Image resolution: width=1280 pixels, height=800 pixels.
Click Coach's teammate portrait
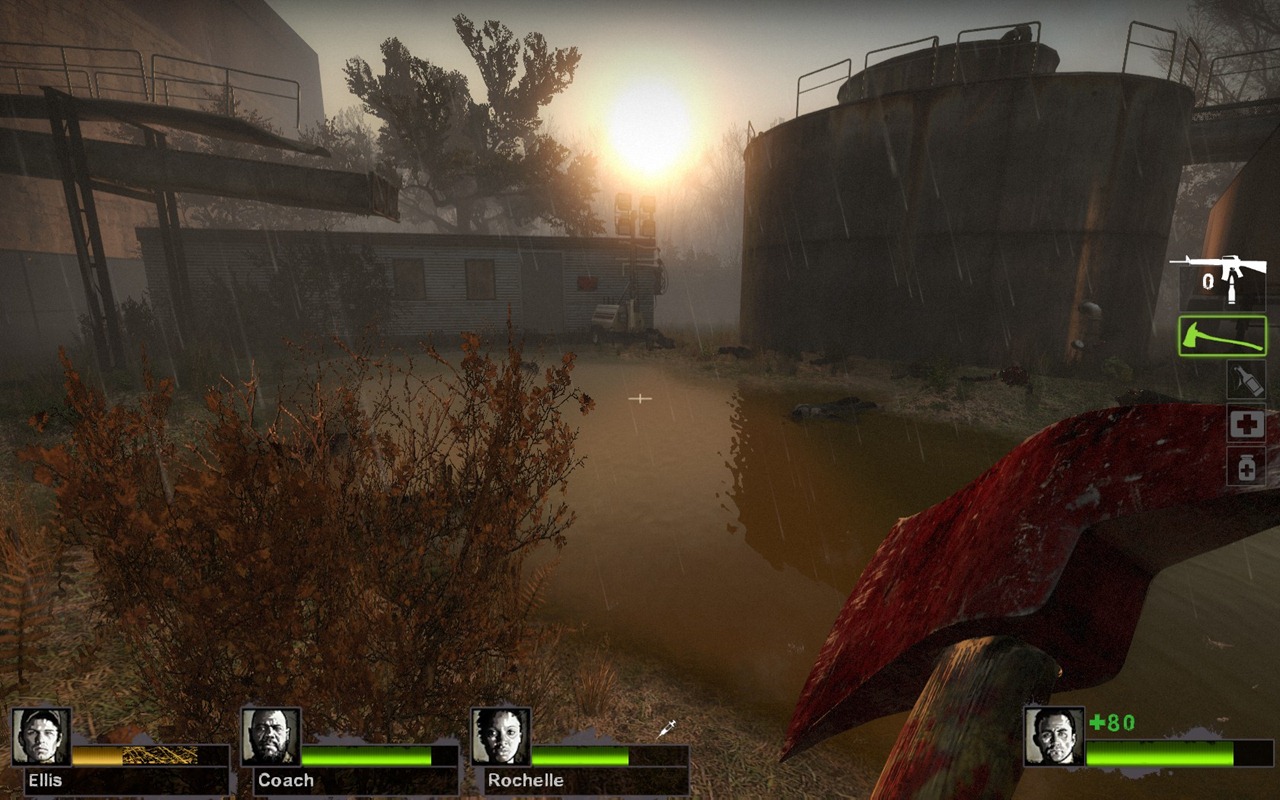point(271,737)
